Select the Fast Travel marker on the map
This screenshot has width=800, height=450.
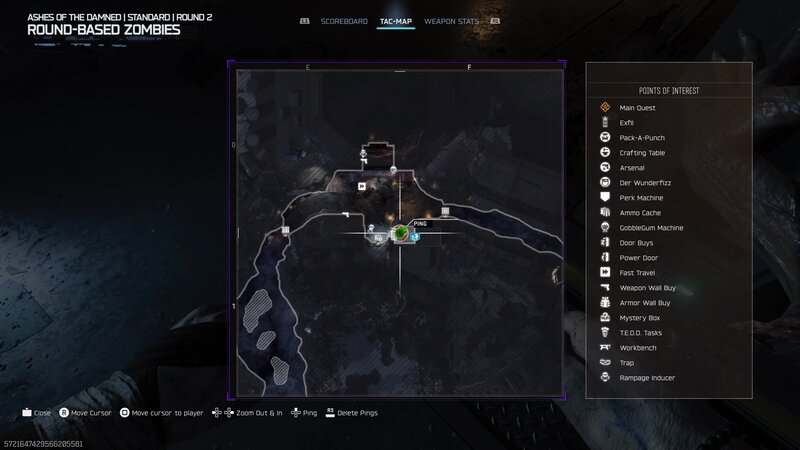pos(362,185)
